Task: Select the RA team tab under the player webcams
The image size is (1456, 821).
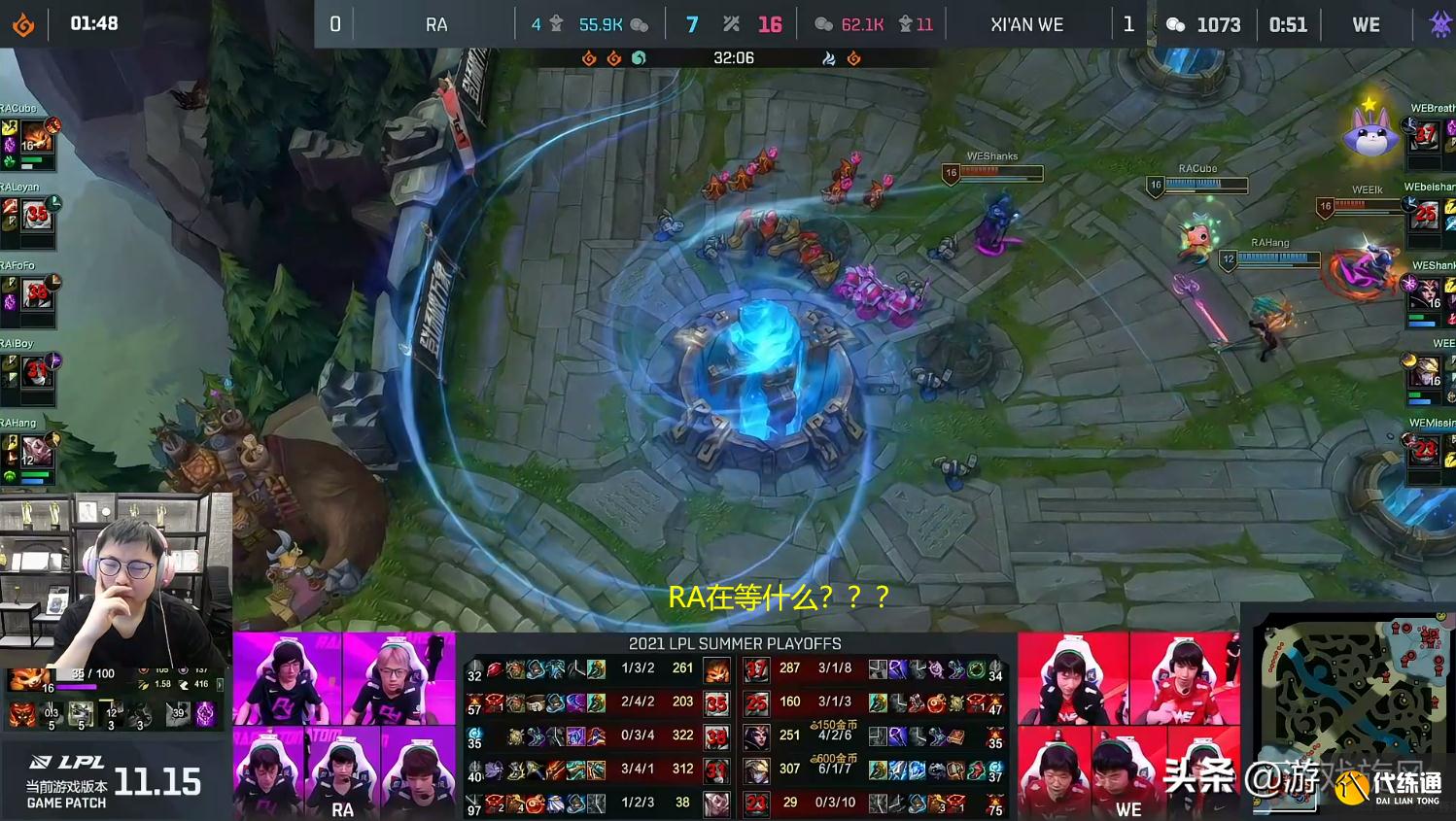Action: [344, 810]
